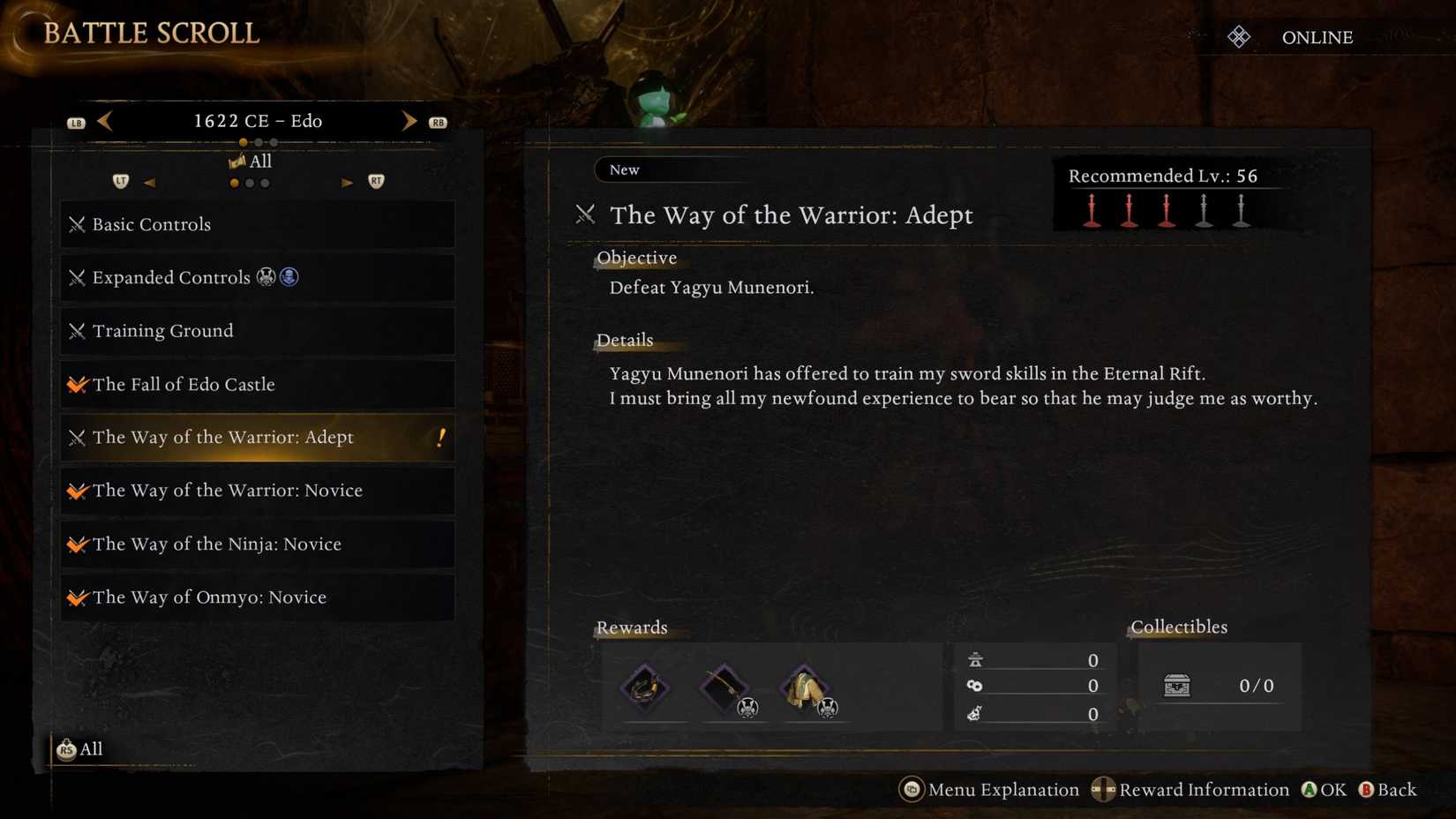Click the gourd currency icon in Rewards panel
This screenshot has height=819, width=1456.
tap(974, 714)
